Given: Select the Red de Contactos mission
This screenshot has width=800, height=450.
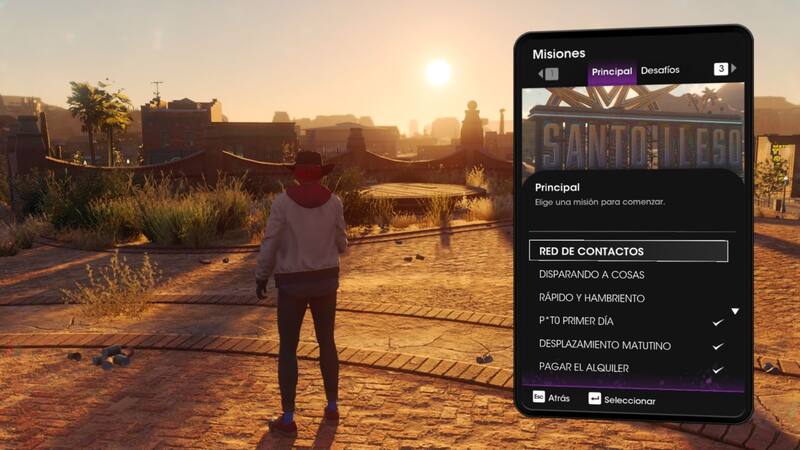Looking at the screenshot, I should (628, 251).
